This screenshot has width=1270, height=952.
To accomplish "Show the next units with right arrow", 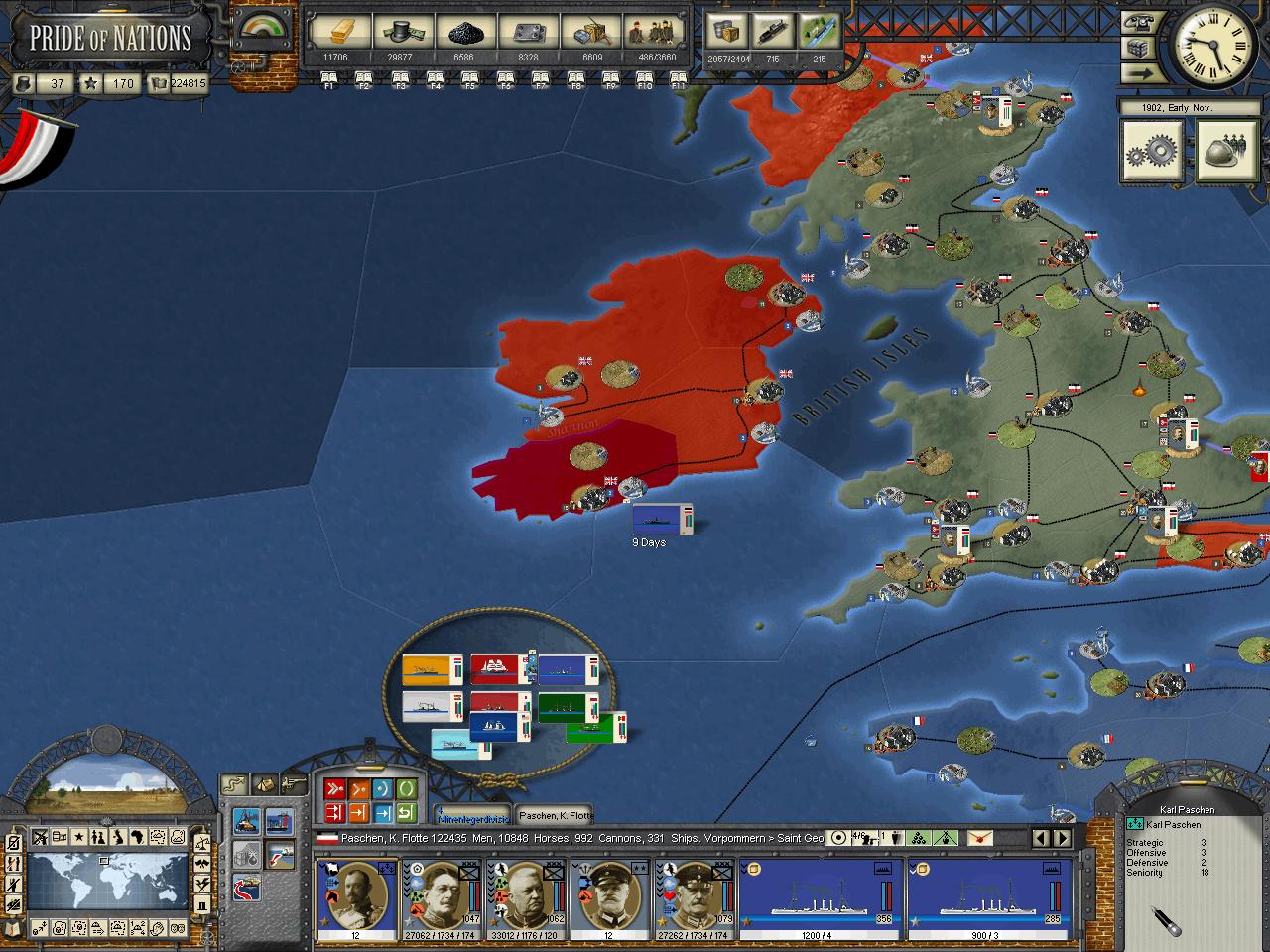I will pyautogui.click(x=1065, y=838).
